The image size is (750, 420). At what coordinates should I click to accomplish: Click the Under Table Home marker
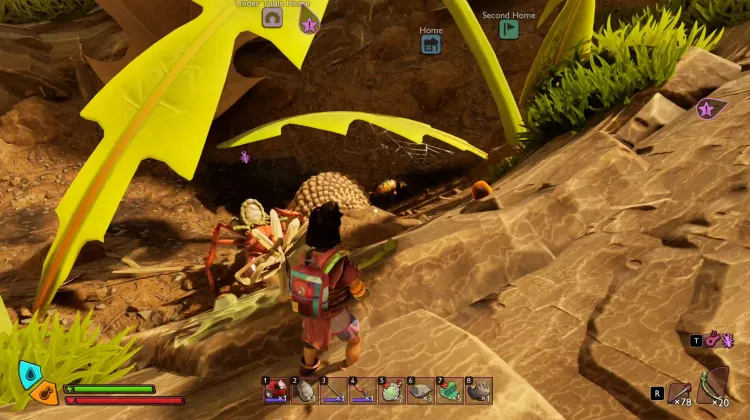coord(272,18)
